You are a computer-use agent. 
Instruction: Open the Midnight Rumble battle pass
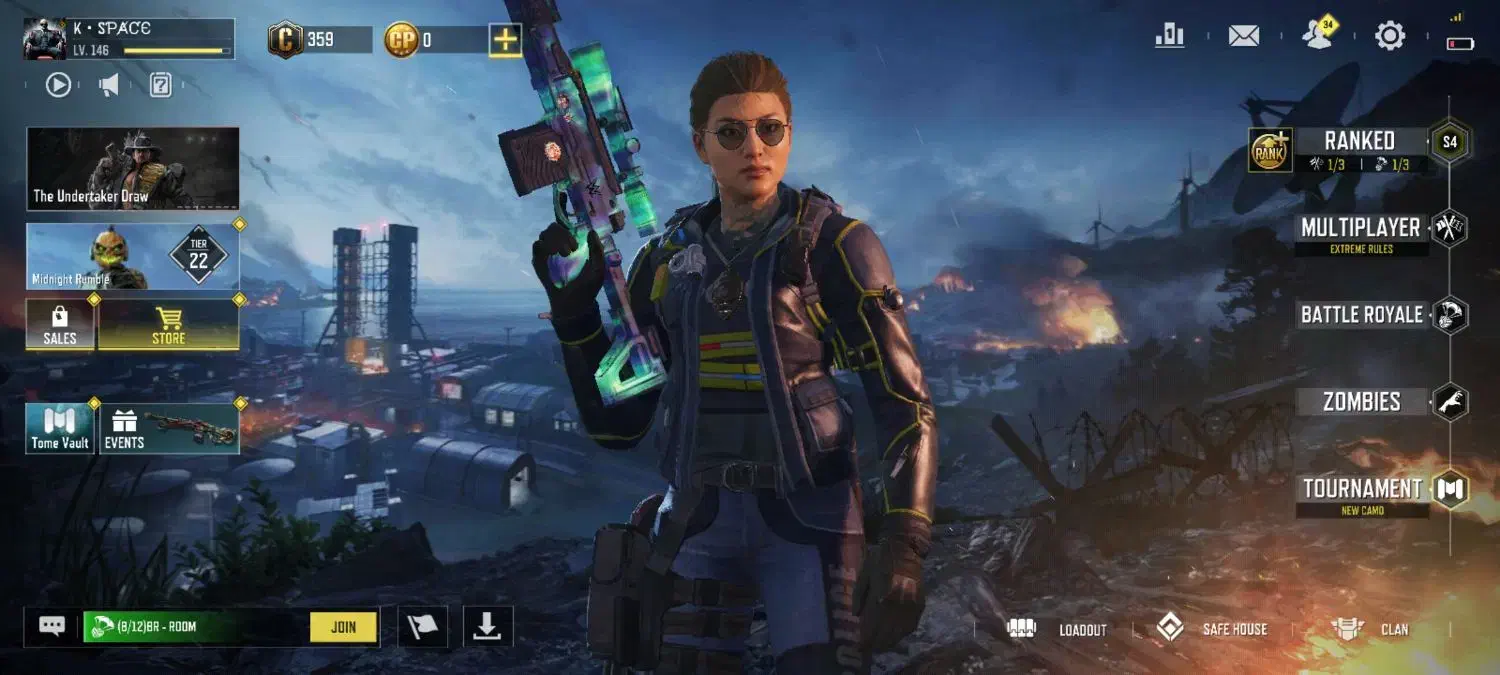(133, 256)
